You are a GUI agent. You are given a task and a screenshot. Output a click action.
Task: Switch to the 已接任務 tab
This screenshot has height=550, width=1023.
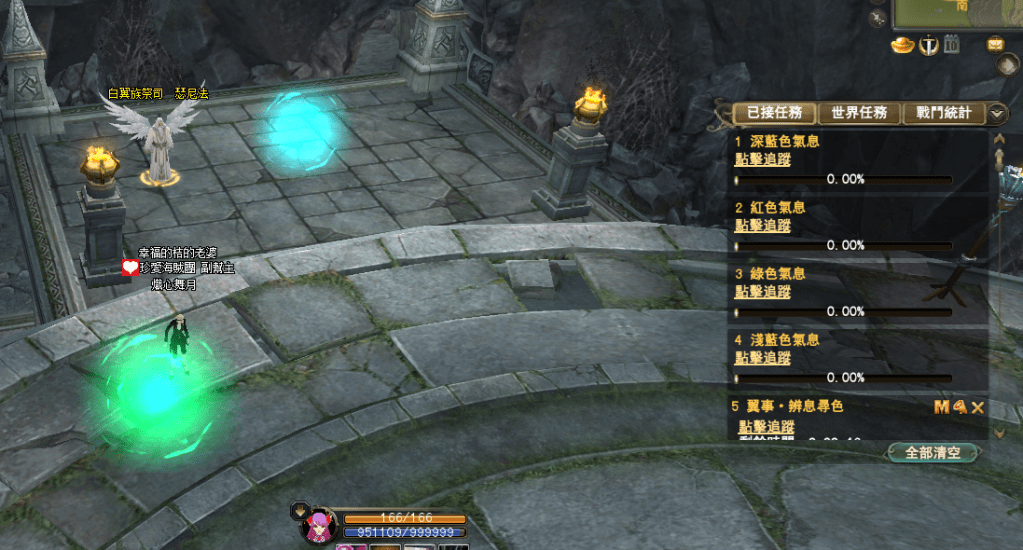coord(773,114)
